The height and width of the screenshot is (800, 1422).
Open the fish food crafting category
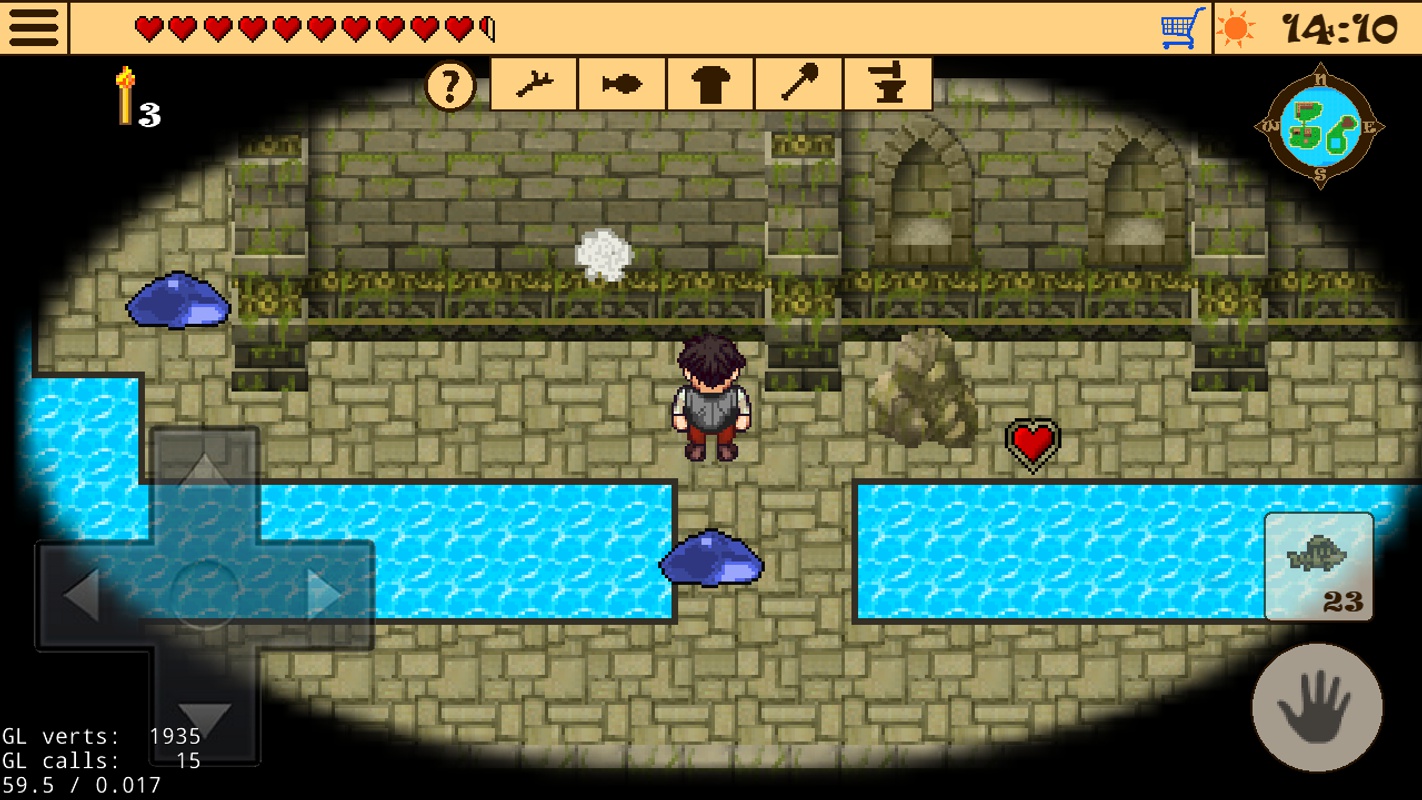tap(621, 83)
